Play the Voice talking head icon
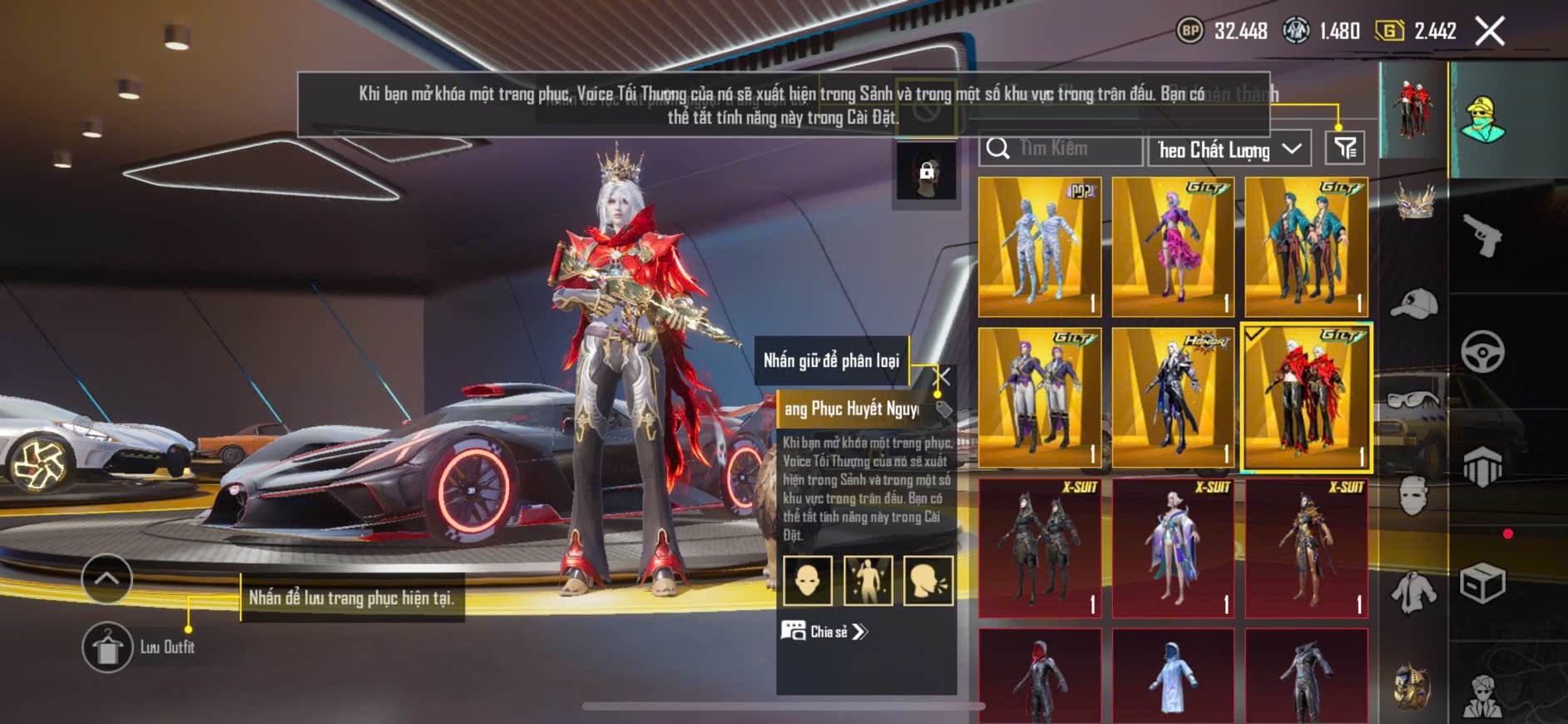The image size is (1568, 724). pyautogui.click(x=928, y=580)
